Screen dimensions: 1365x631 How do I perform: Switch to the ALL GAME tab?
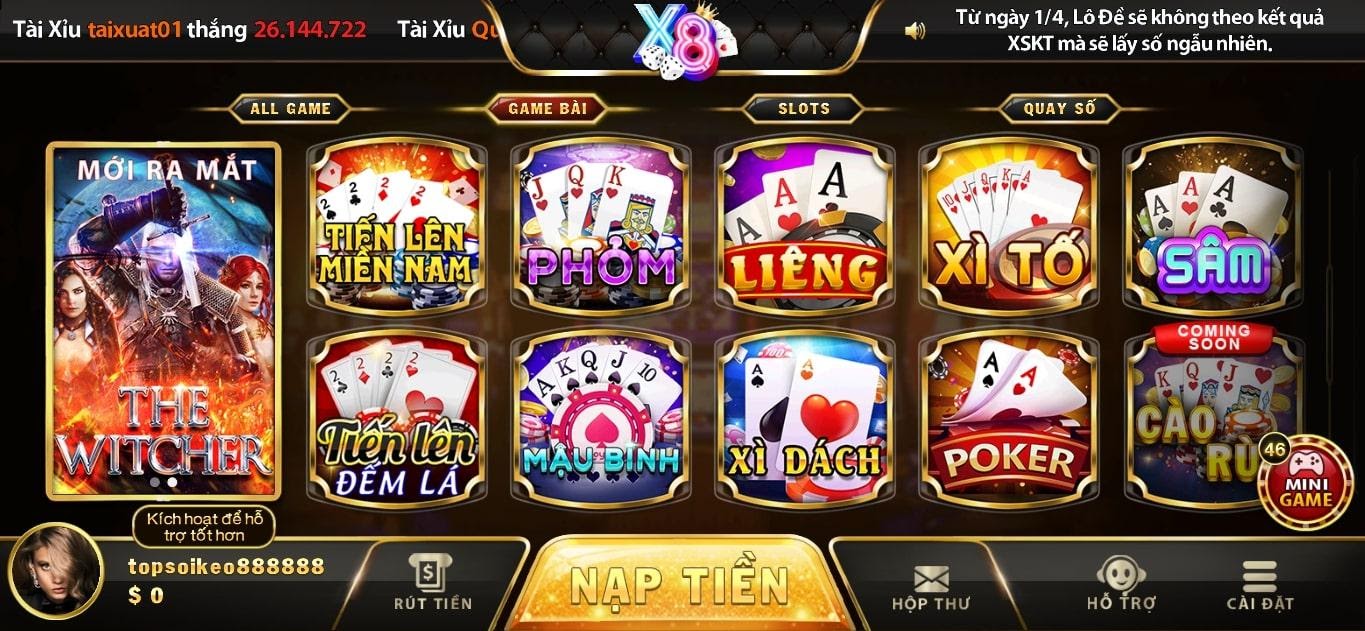[290, 109]
